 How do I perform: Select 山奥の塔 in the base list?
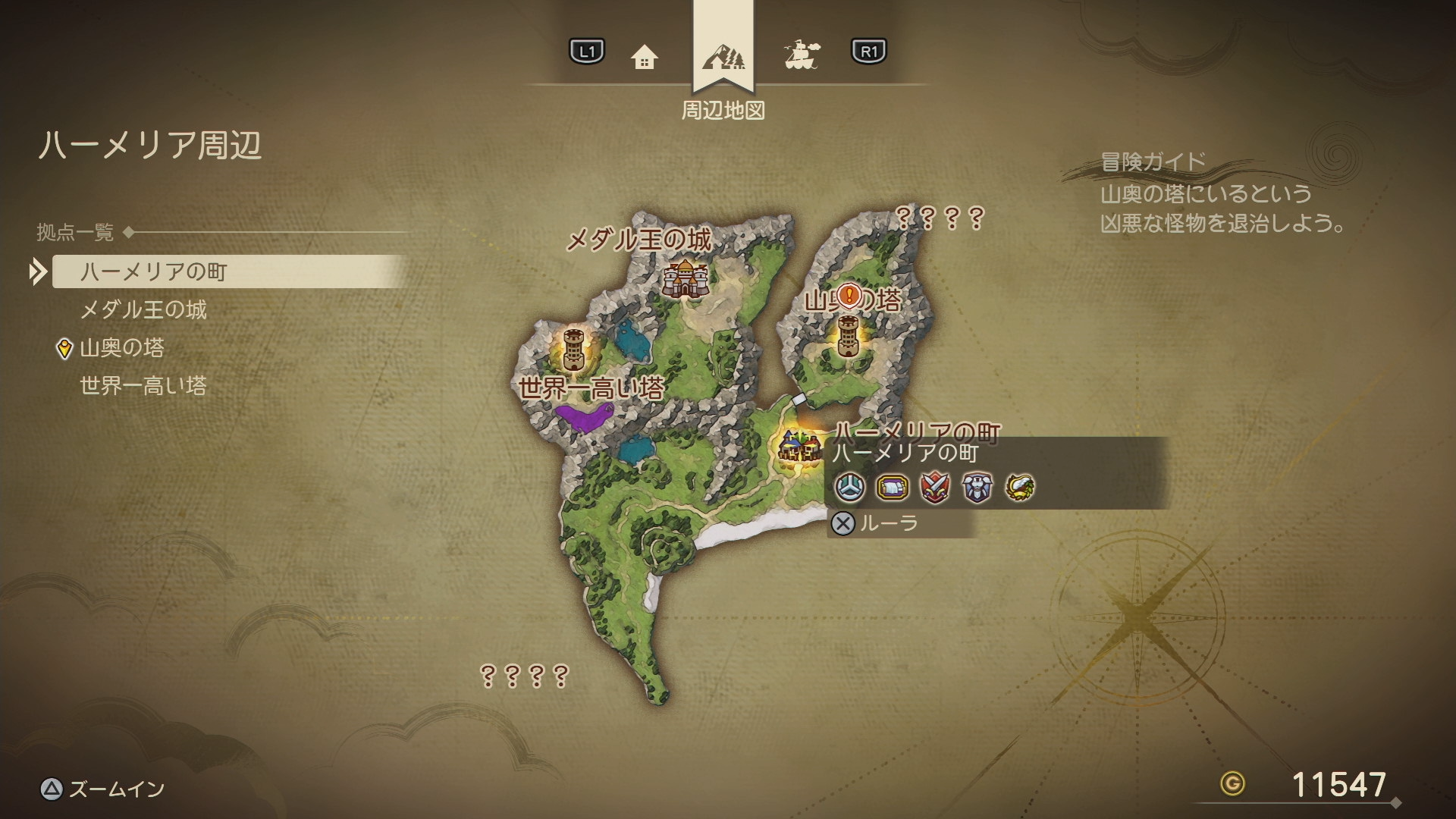click(122, 348)
